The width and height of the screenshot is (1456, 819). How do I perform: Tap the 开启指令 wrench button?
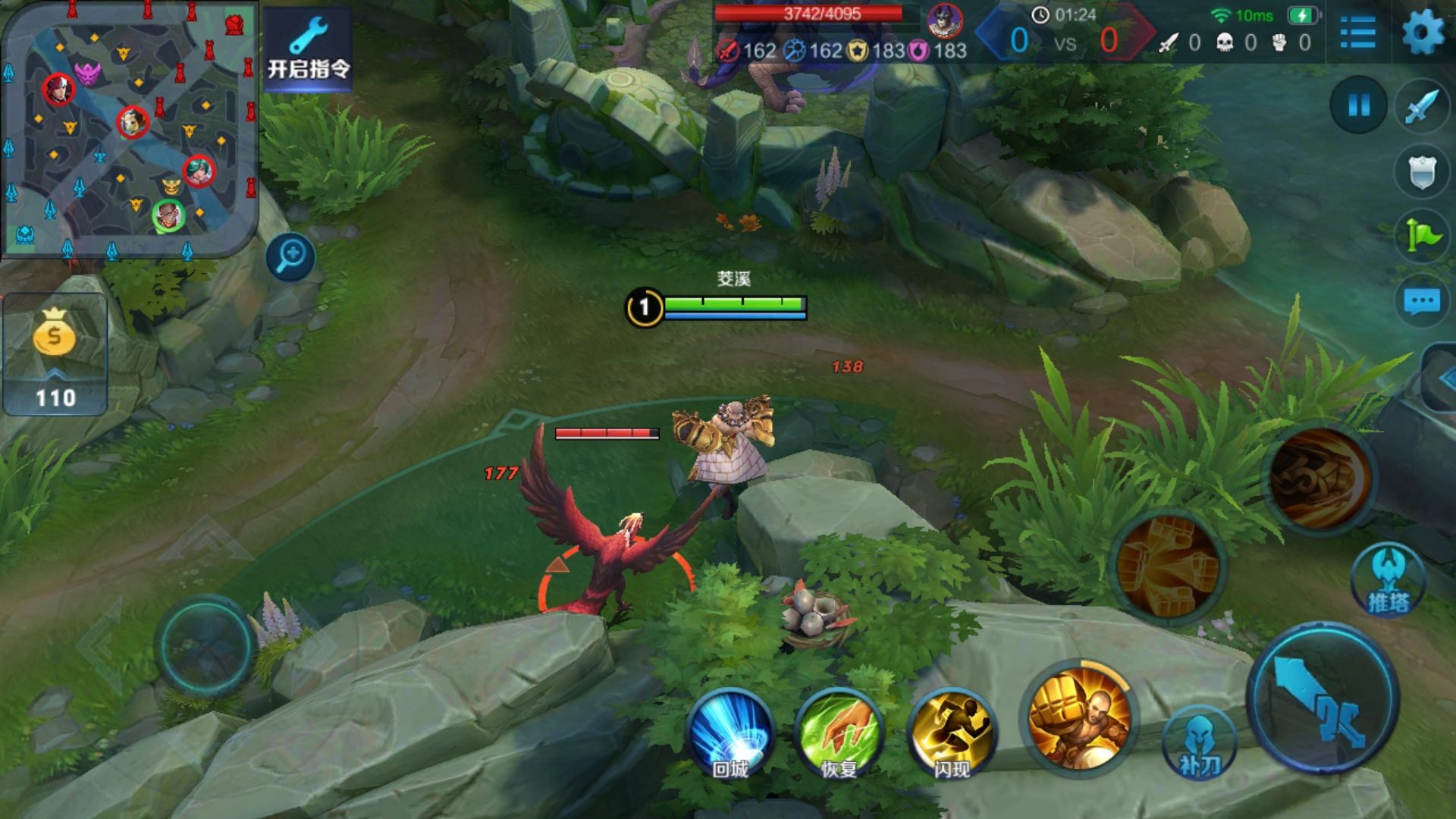[x=308, y=50]
